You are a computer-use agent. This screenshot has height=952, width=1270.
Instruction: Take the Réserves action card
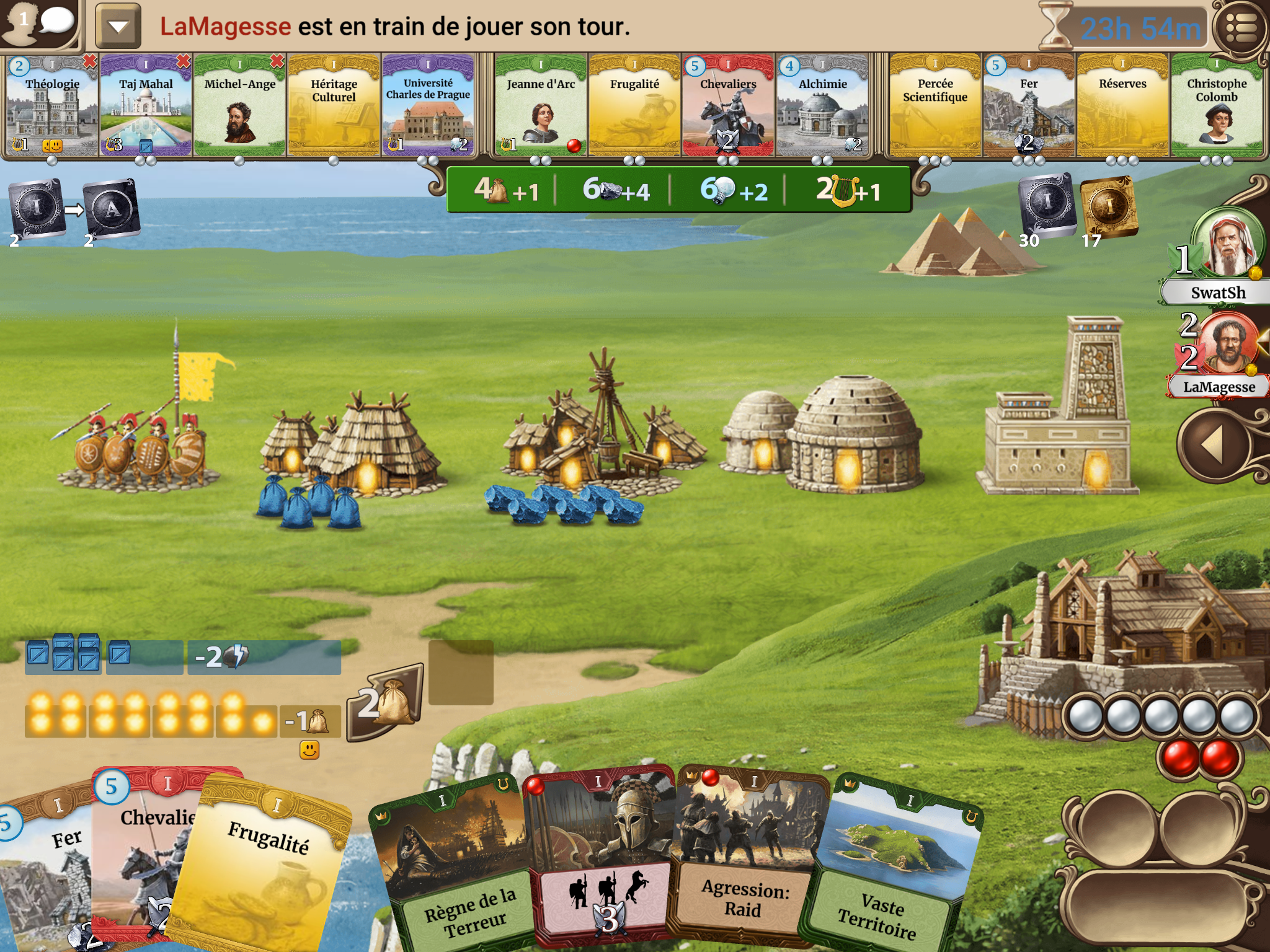click(x=1122, y=105)
